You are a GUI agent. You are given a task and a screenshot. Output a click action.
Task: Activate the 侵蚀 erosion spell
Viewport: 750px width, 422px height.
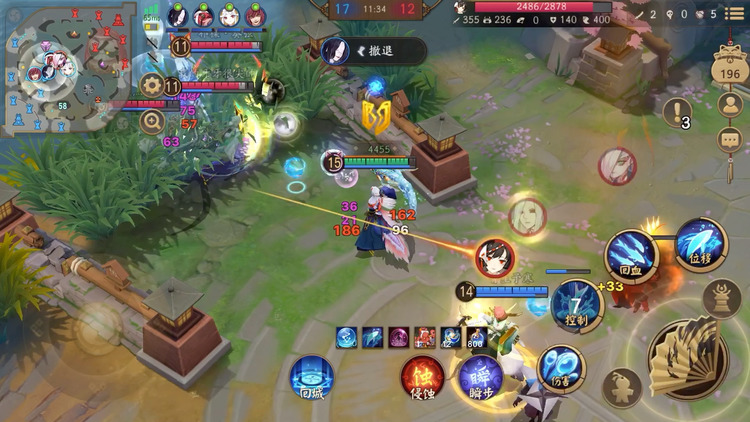pyautogui.click(x=422, y=377)
